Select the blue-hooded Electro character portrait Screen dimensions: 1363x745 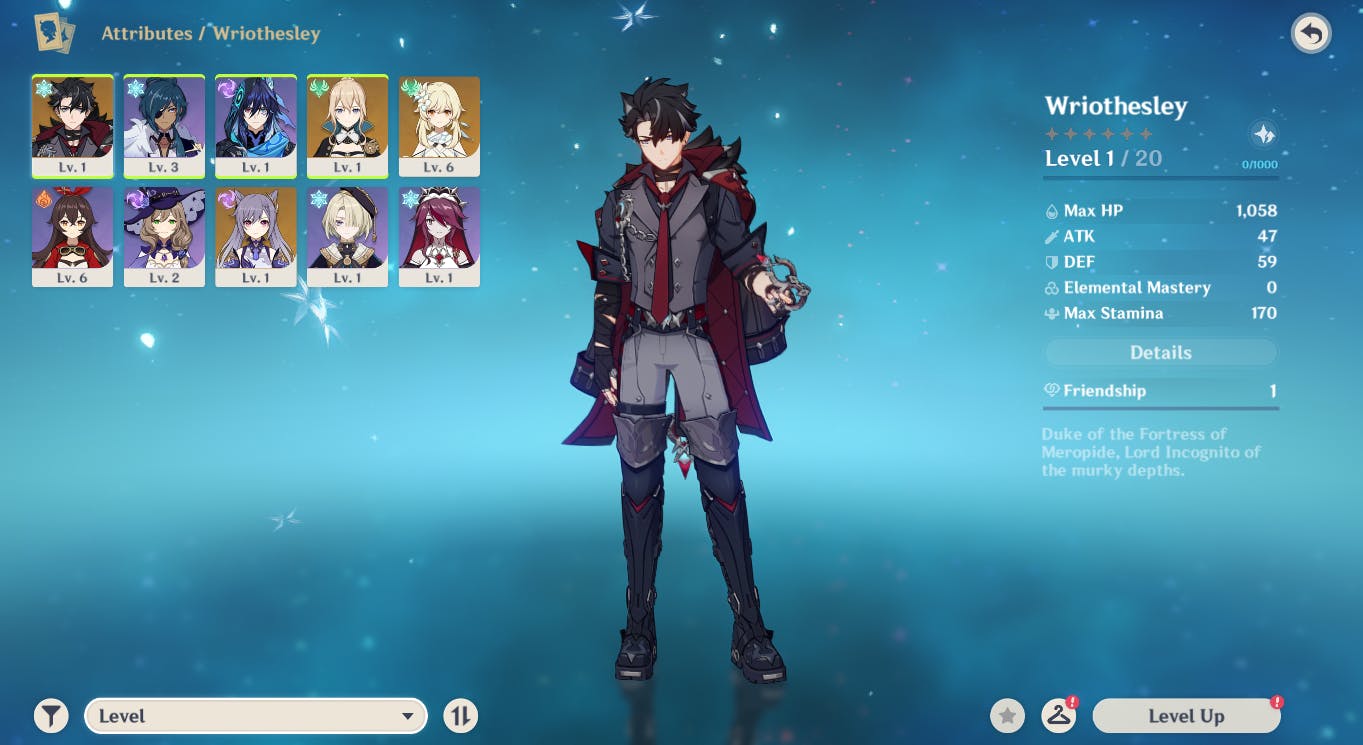coord(256,125)
